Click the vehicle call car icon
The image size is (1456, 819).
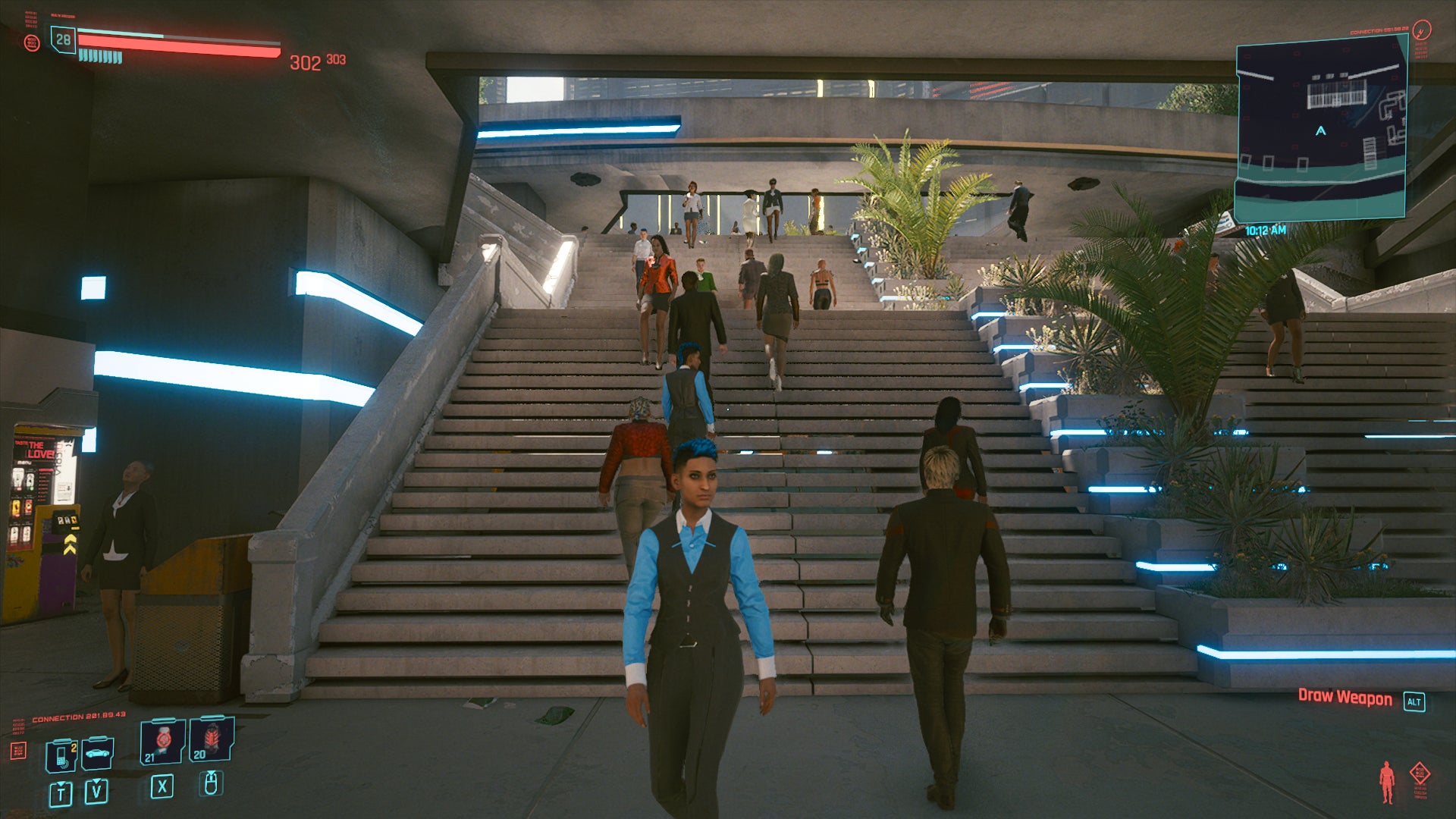[97, 755]
